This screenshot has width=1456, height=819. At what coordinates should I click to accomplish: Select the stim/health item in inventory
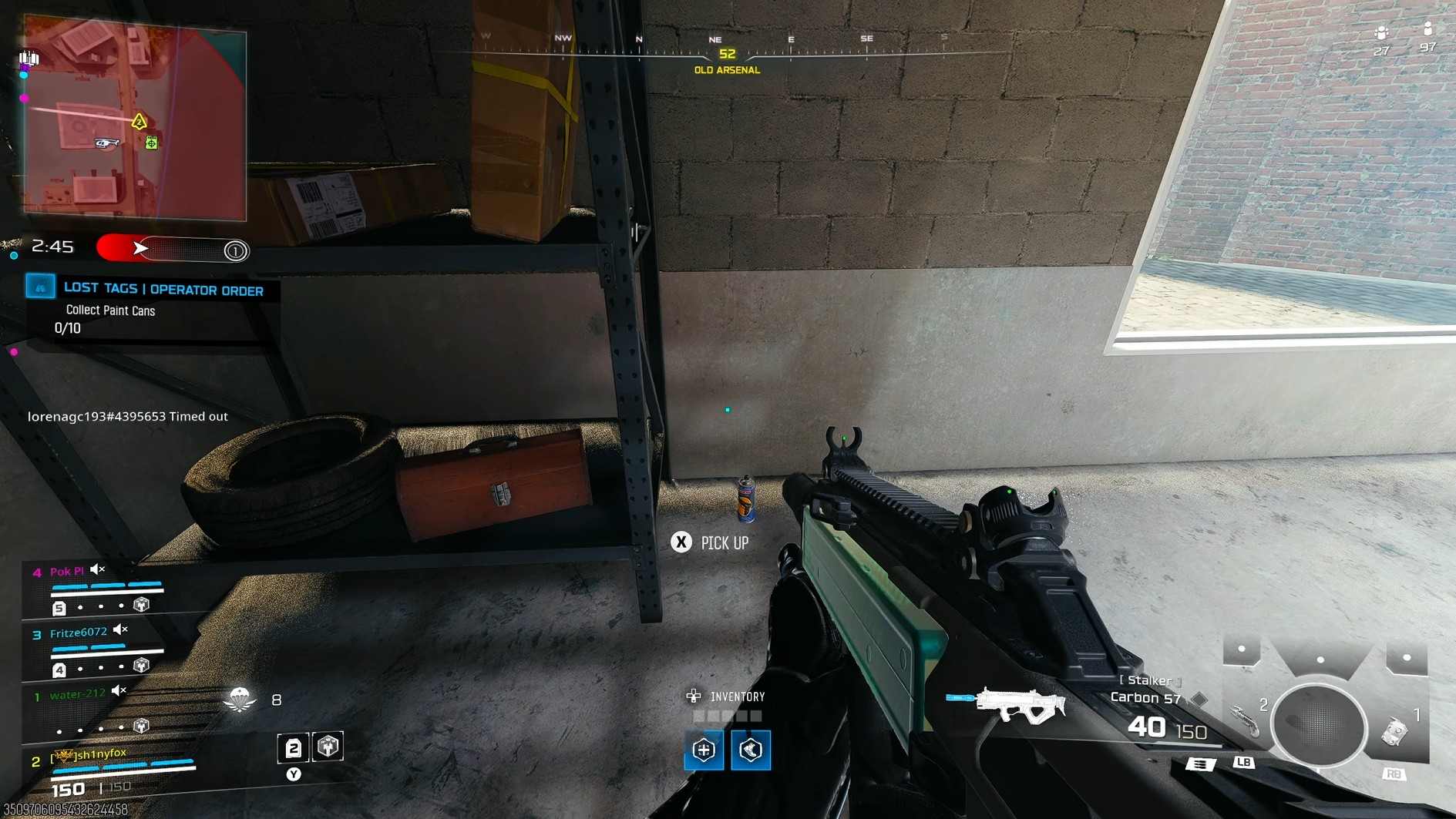click(704, 750)
